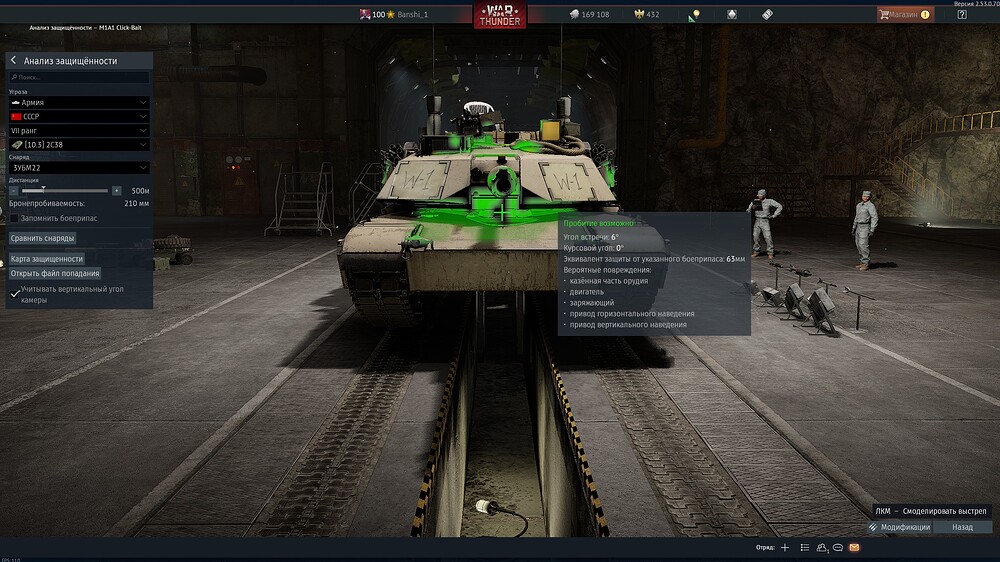The width and height of the screenshot is (1000, 562).
Task: Tick the Запомнить боеприпас checkbox
Action: (14, 218)
